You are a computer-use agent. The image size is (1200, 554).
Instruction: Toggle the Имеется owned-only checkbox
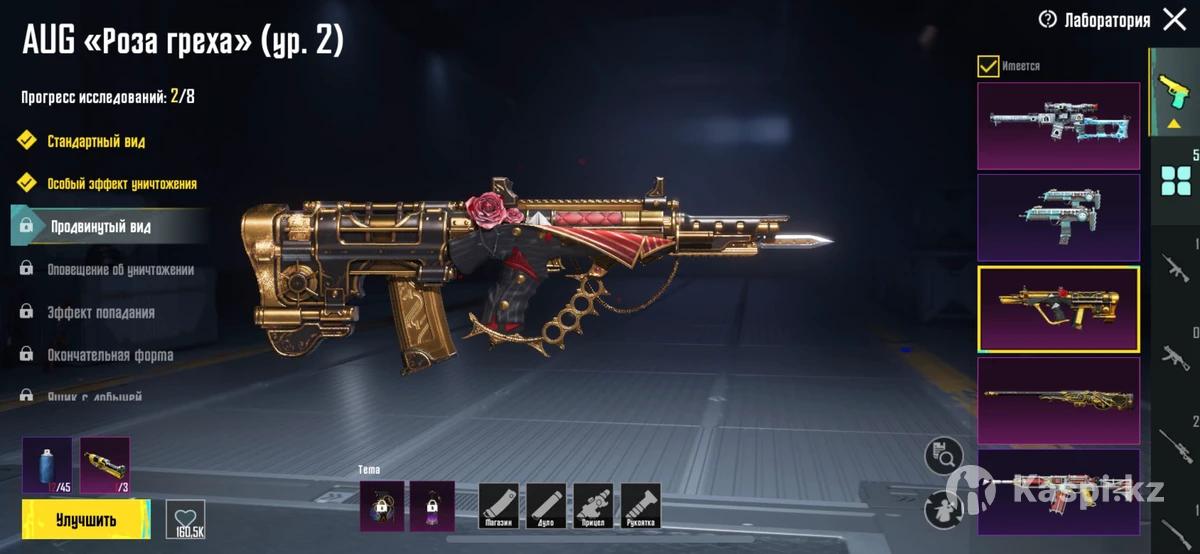988,66
